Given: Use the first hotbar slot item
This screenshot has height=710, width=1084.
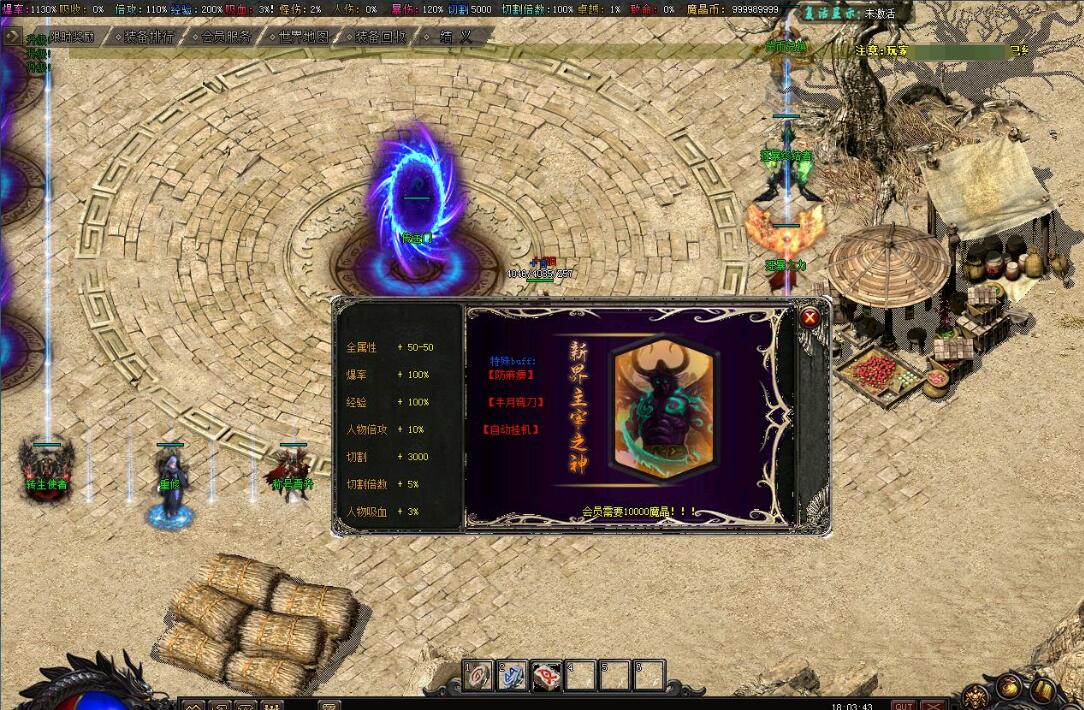Looking at the screenshot, I should click(478, 675).
